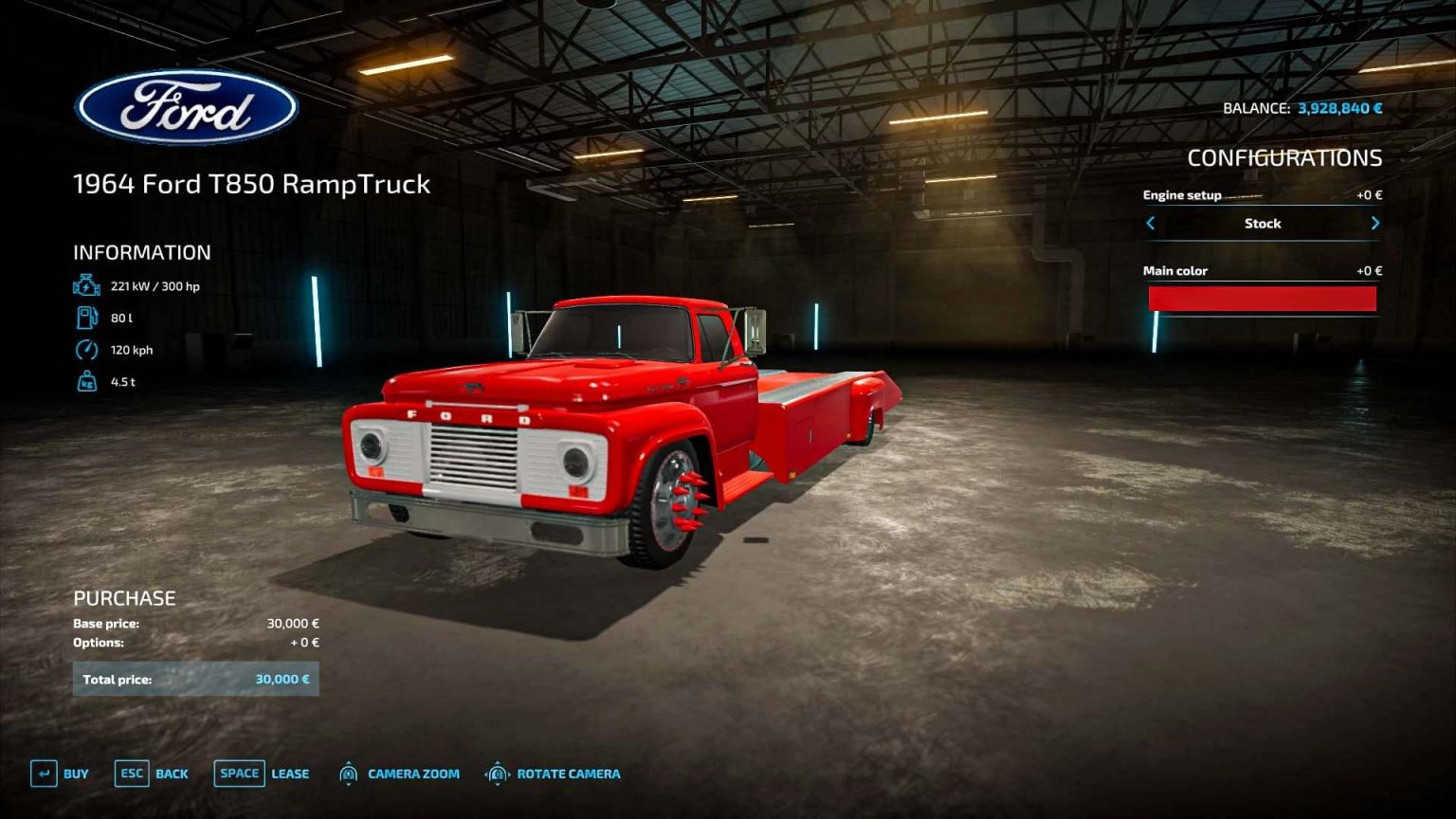1456x819 pixels.
Task: Click the SPACE key icon beside LEASE
Action: click(239, 773)
